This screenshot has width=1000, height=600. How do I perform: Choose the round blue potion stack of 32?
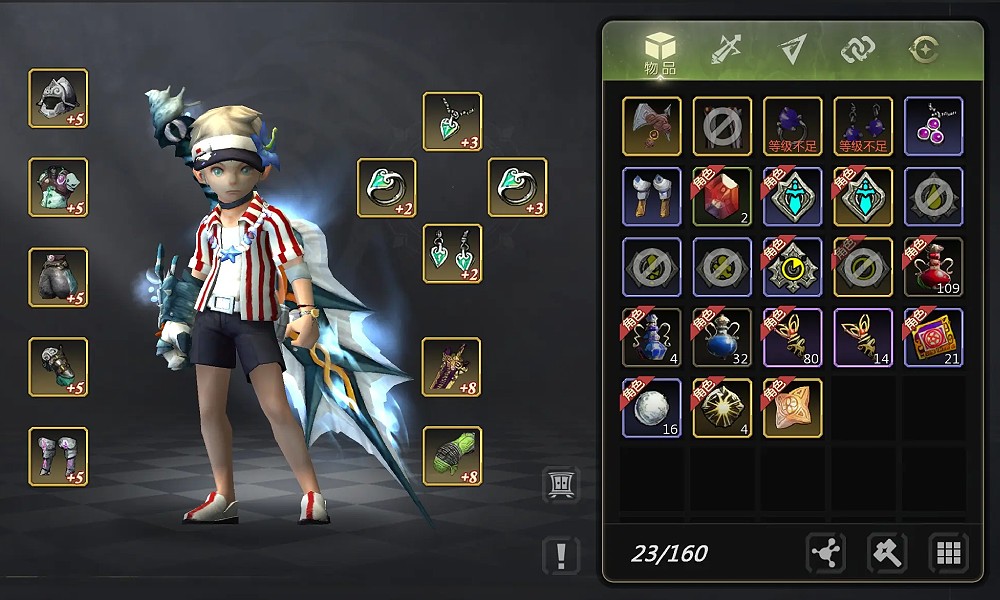(x=722, y=337)
